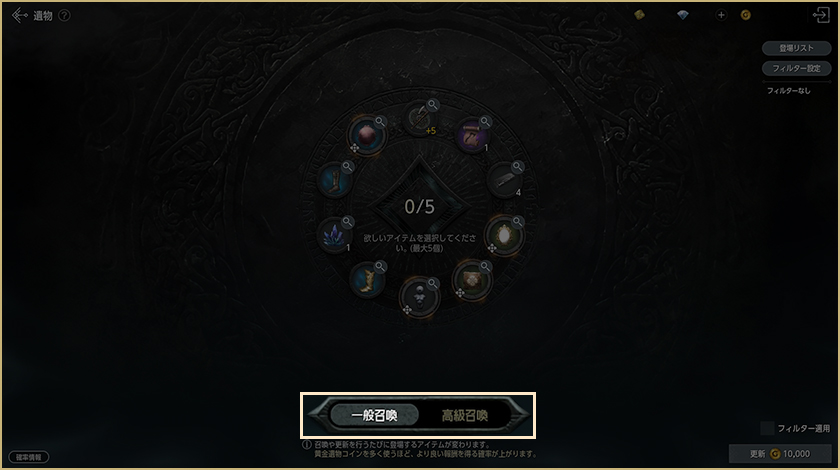This screenshot has width=840, height=470.
Task: Pick the blue crystal cluster item
Action: click(x=332, y=236)
